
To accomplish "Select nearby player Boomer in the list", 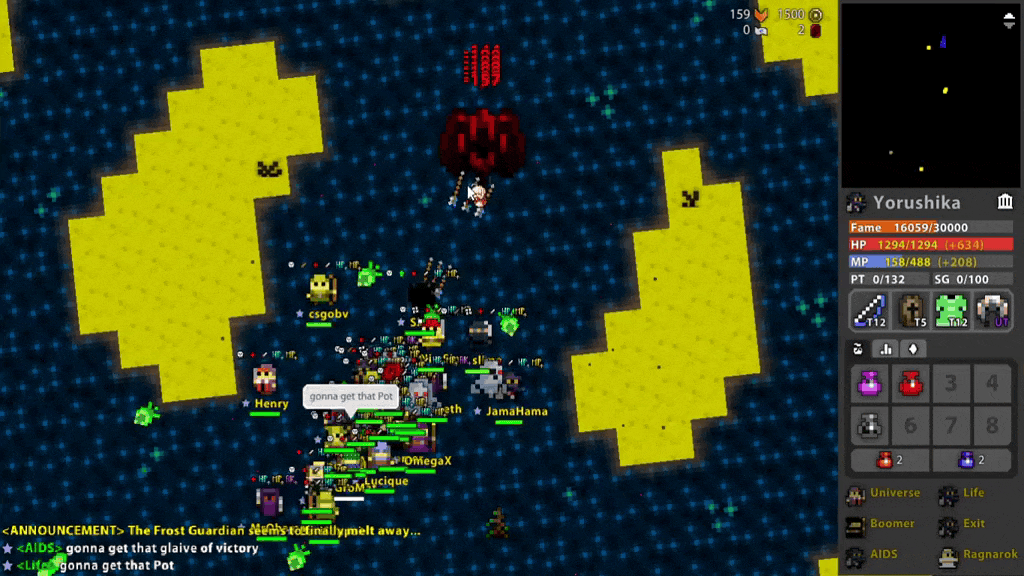I will tap(882, 524).
